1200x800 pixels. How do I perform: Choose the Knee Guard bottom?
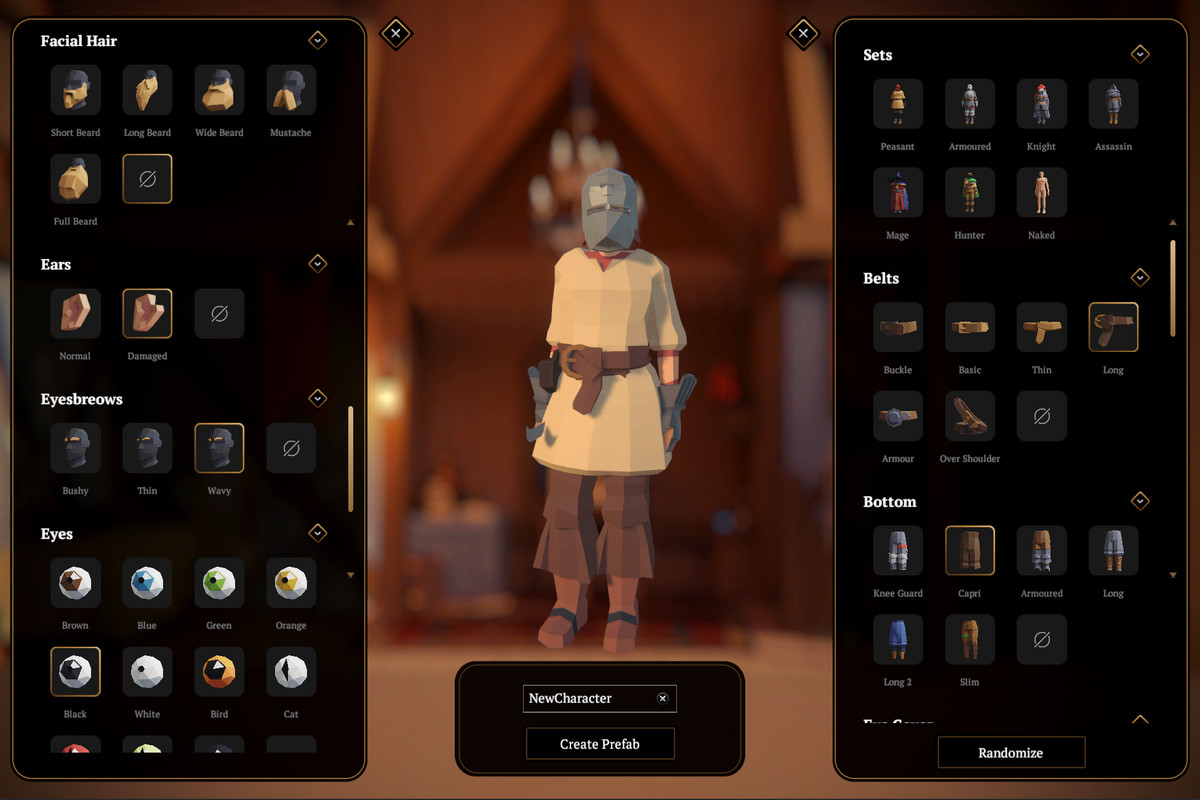897,551
